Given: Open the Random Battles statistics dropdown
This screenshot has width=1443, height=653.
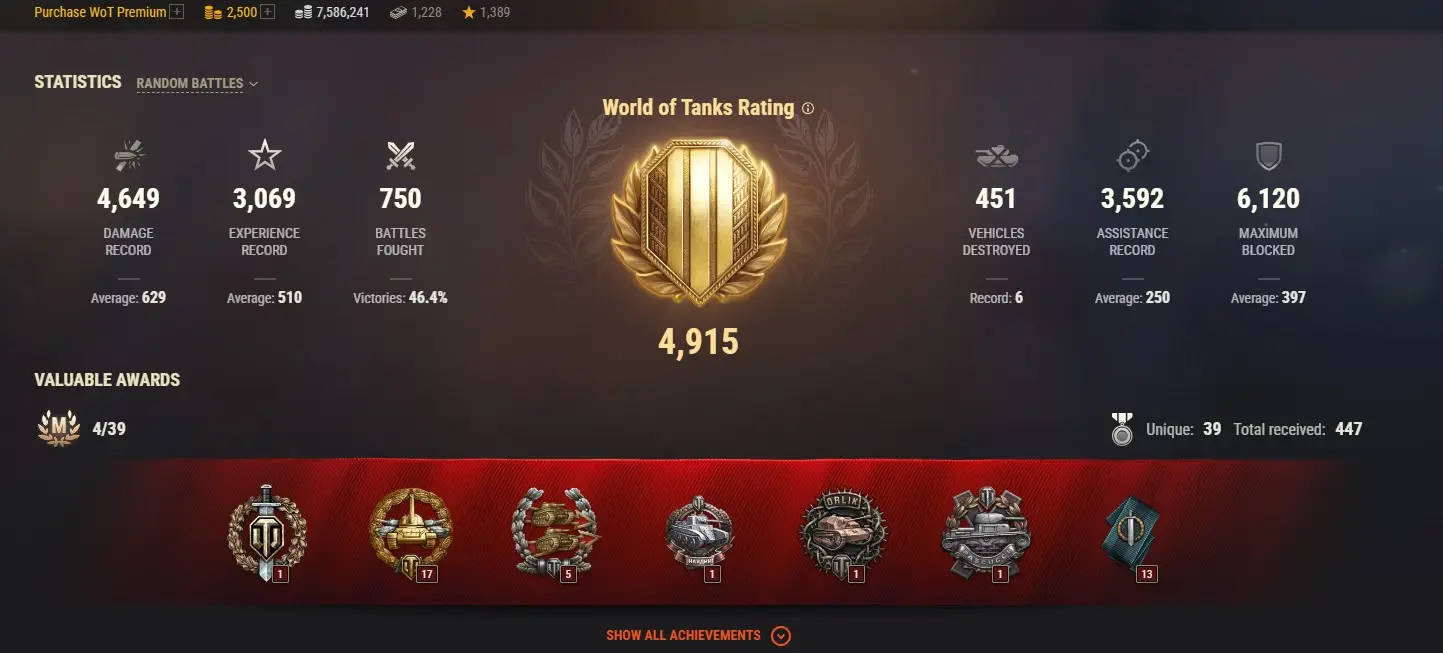Looking at the screenshot, I should [x=197, y=84].
